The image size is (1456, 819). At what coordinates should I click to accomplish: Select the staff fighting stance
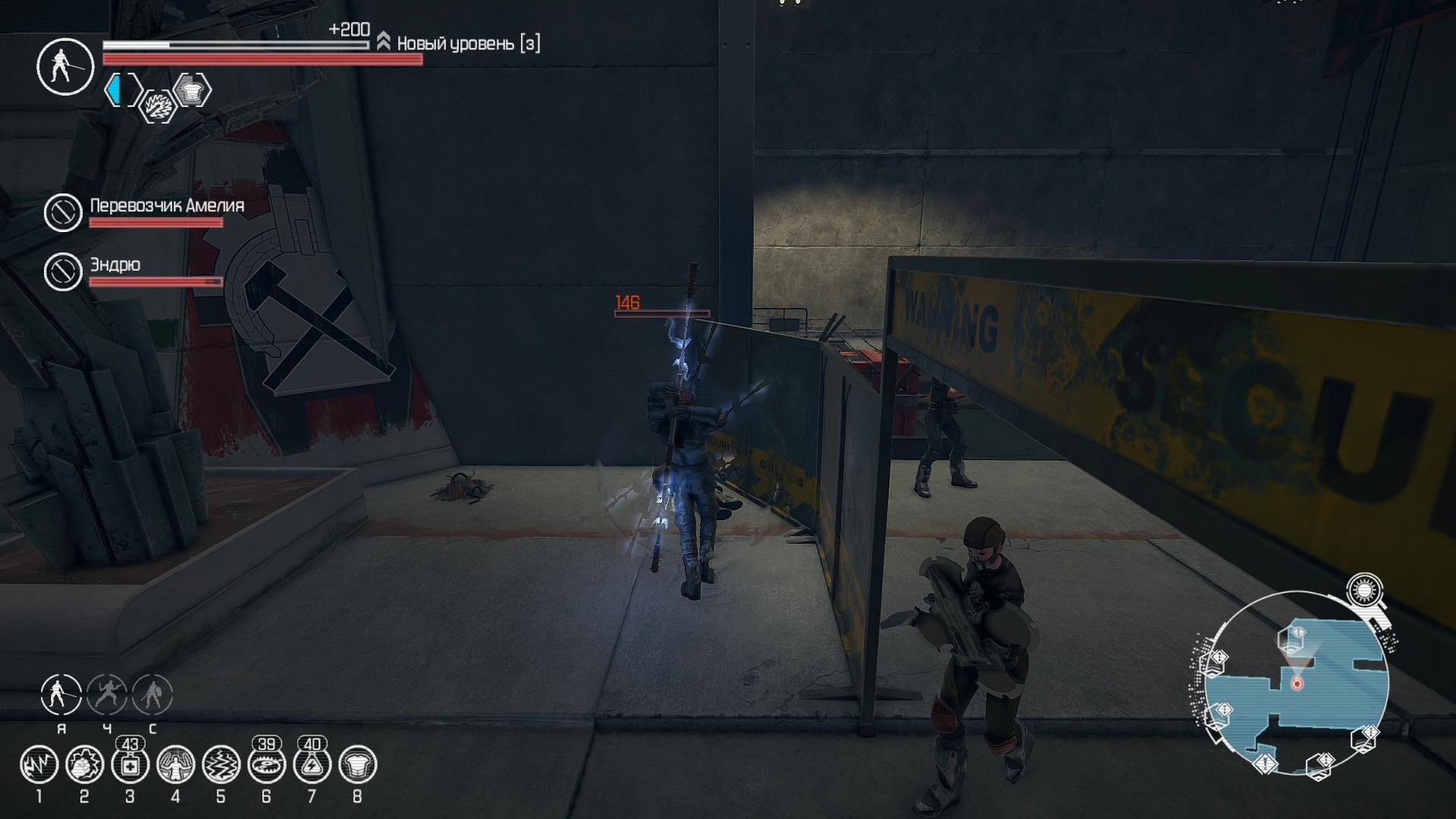coord(61,695)
